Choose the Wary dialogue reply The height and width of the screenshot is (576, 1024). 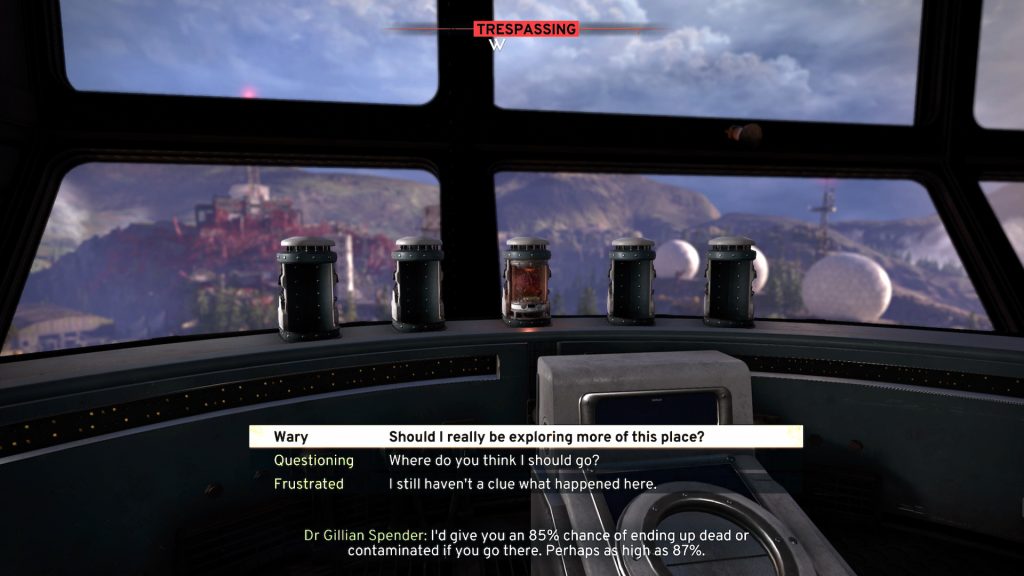[x=526, y=437]
